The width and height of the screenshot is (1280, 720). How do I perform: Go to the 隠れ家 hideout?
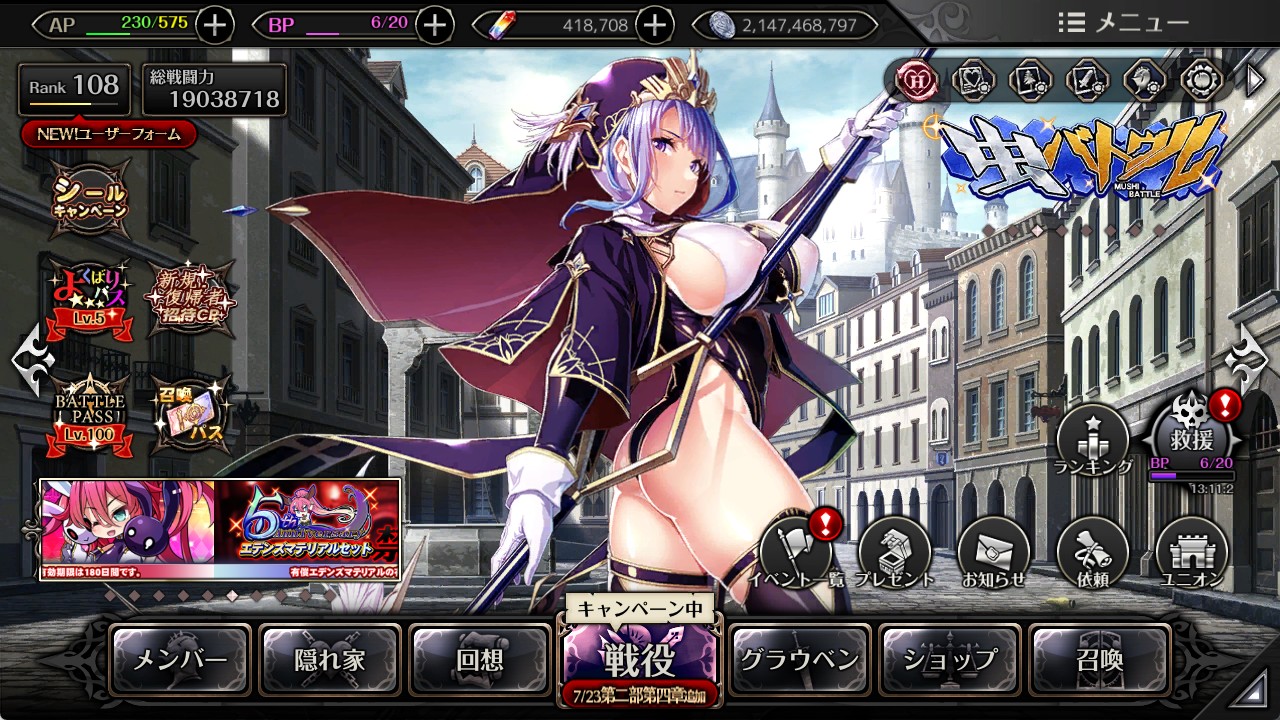[330, 660]
